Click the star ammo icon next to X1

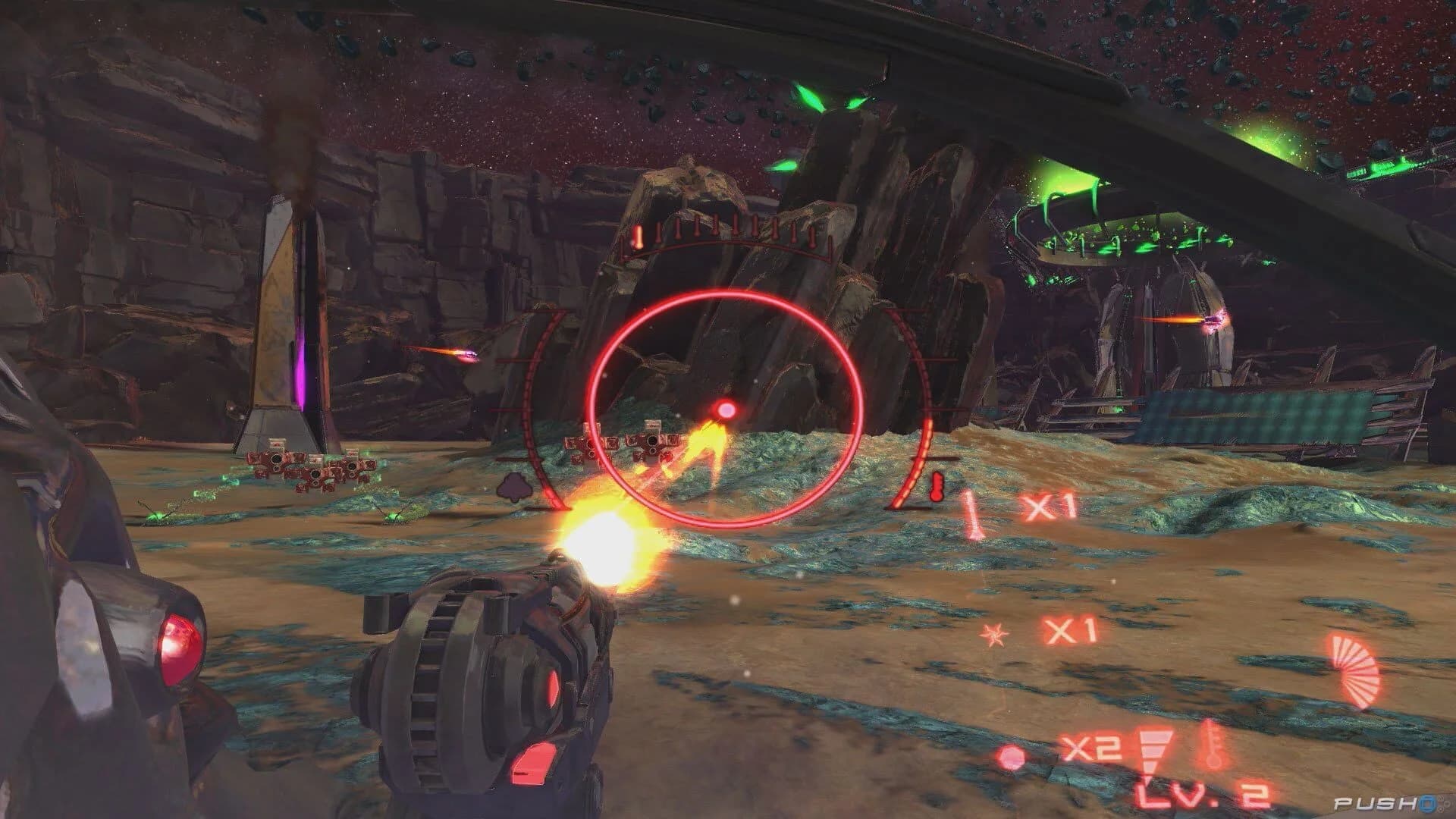point(995,634)
